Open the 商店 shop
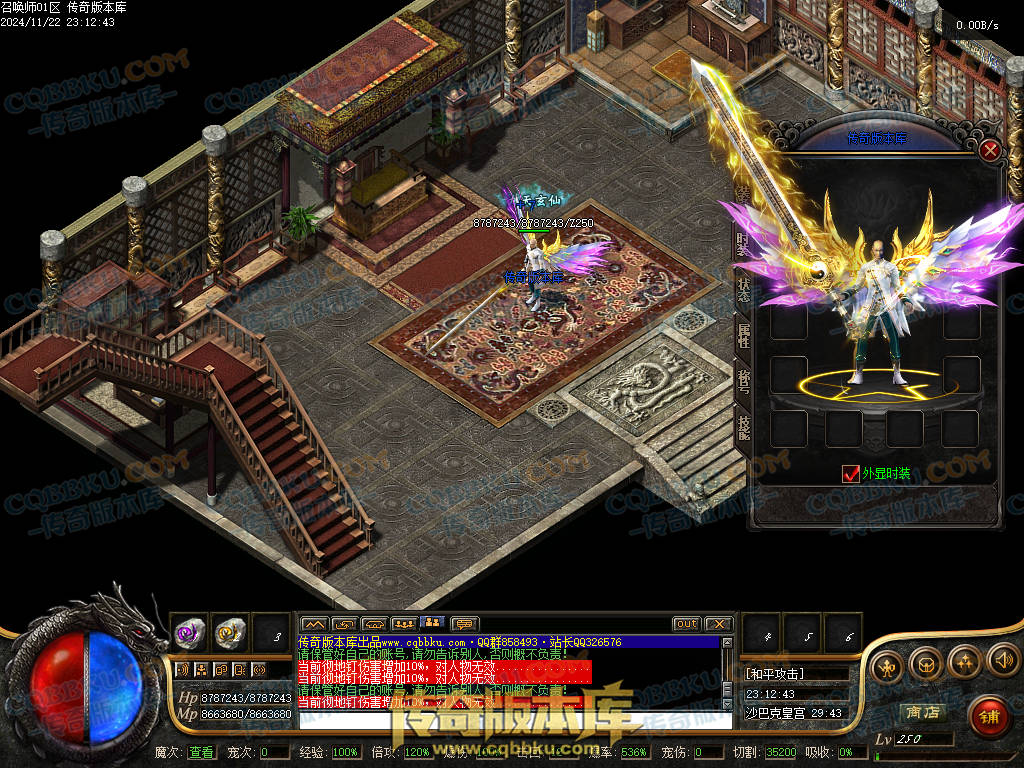Viewport: 1024px width, 768px height. tap(922, 712)
